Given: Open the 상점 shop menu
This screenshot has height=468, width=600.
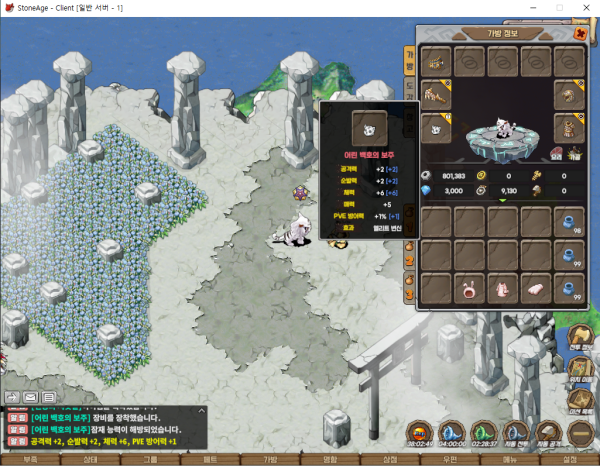Looking at the screenshot, I should [390, 460].
